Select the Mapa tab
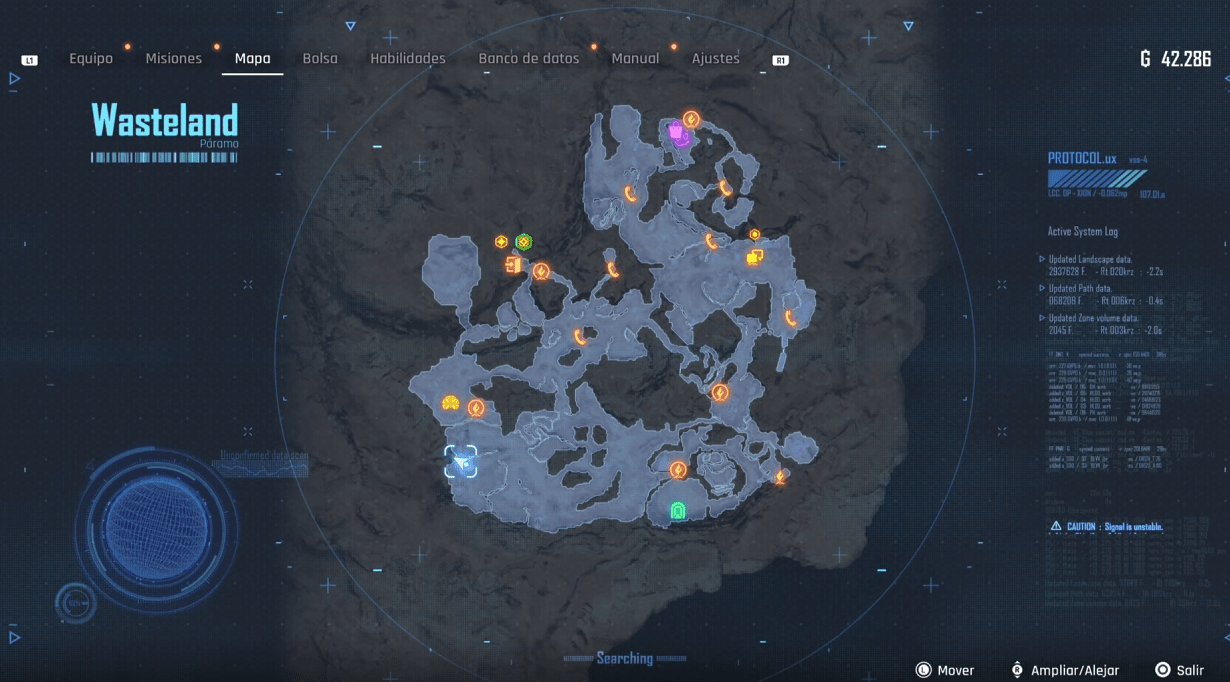 252,59
